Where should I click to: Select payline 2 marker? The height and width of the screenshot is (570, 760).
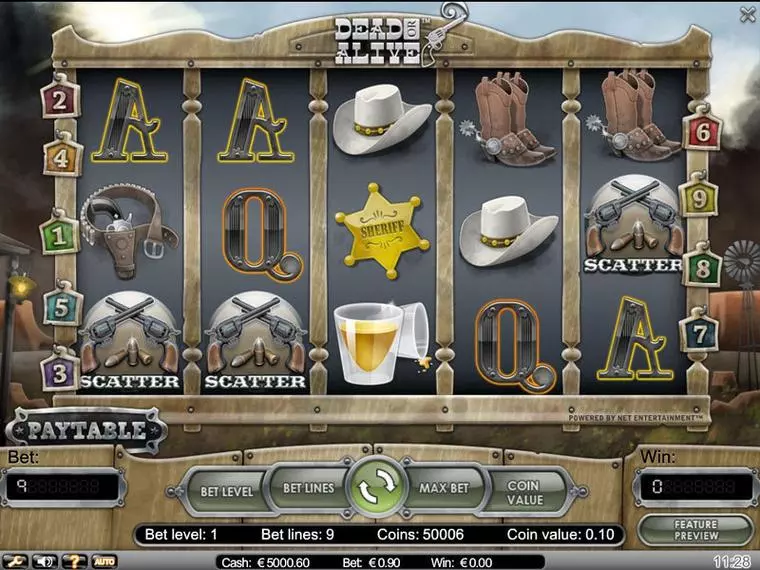pos(59,100)
